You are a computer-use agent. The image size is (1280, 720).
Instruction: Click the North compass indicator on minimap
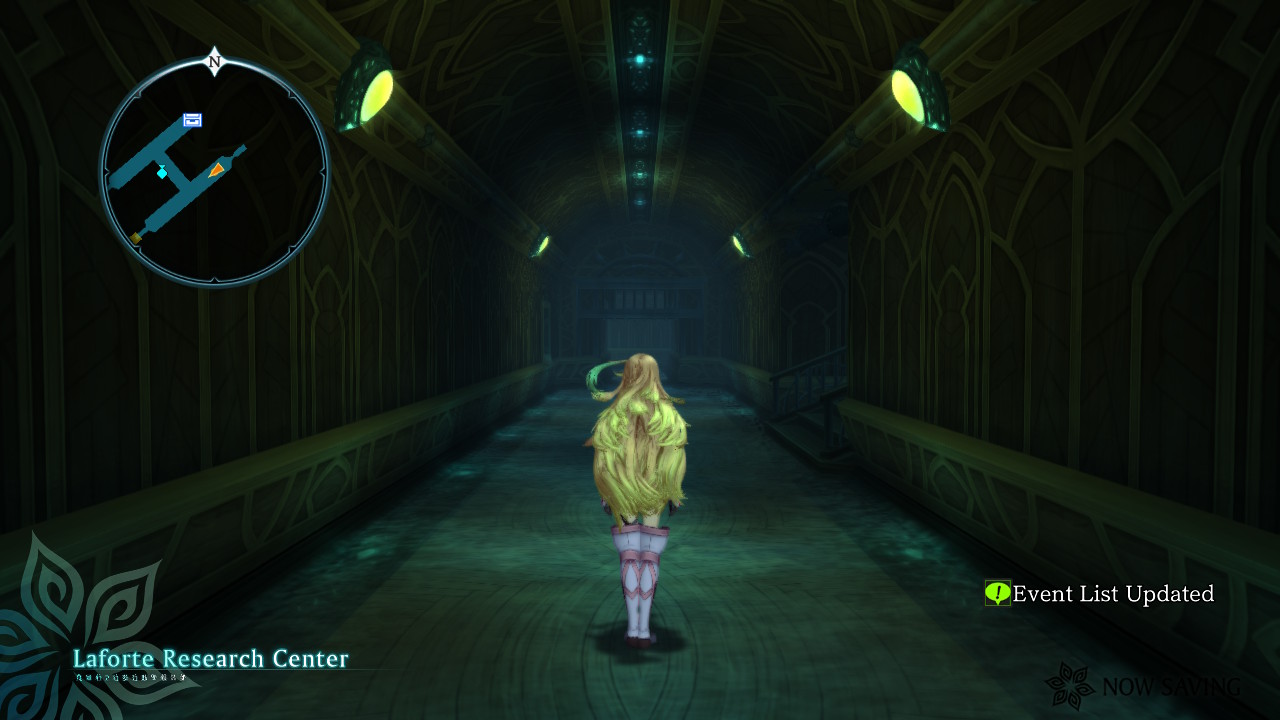pos(214,62)
